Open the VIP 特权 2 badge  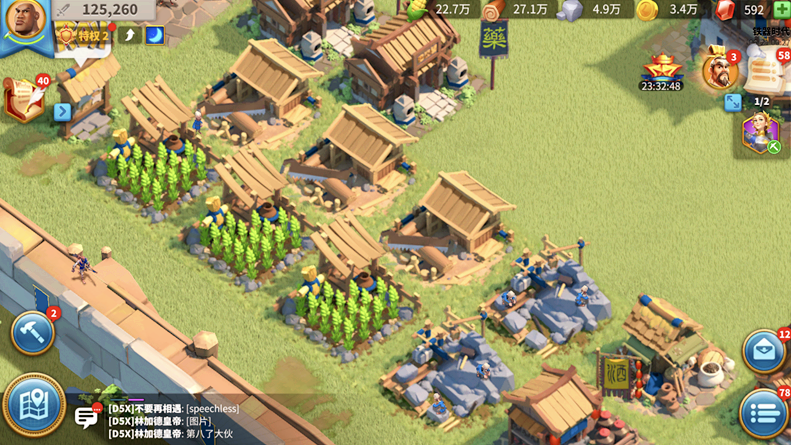pos(84,35)
